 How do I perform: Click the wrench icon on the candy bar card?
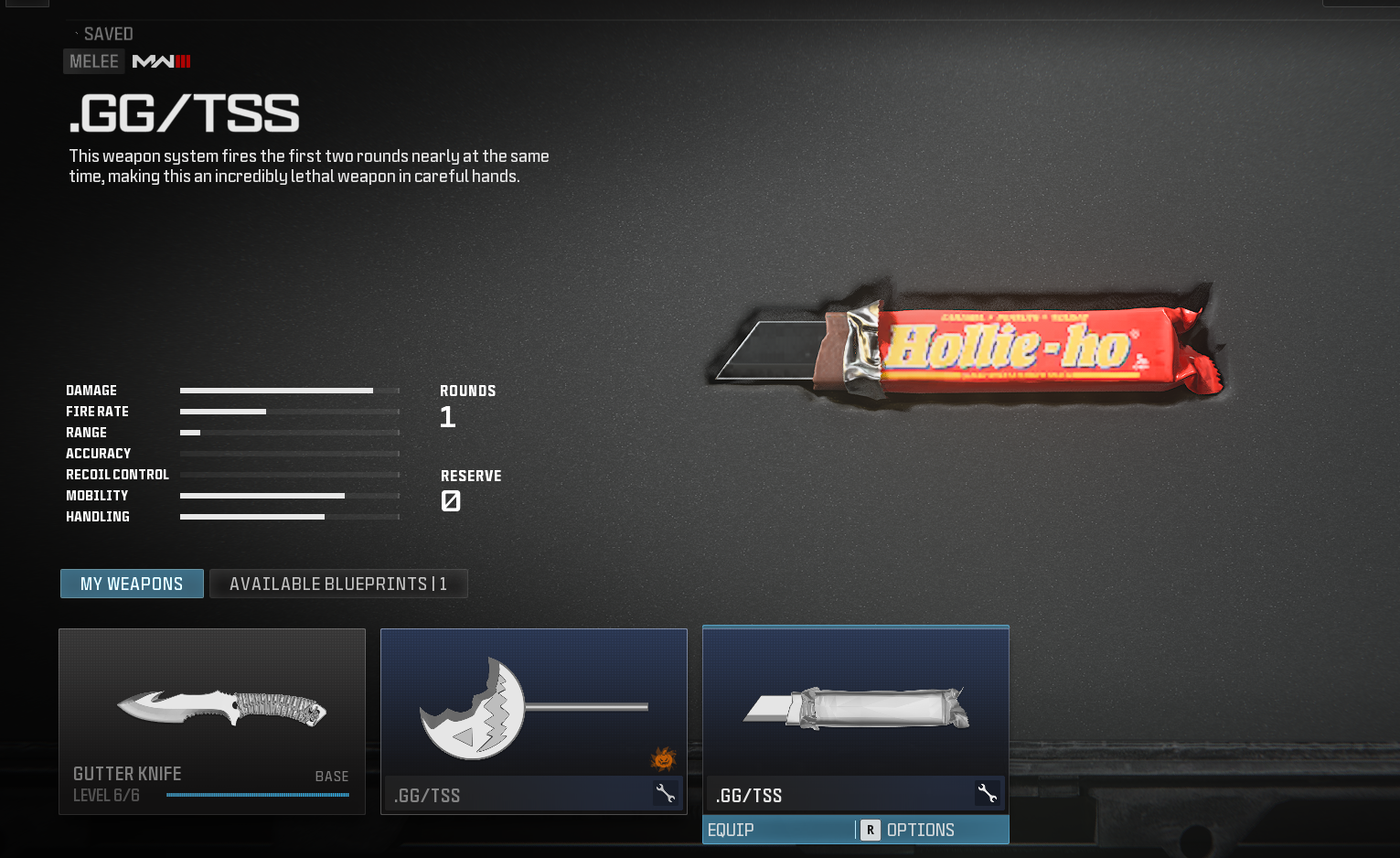coord(988,794)
